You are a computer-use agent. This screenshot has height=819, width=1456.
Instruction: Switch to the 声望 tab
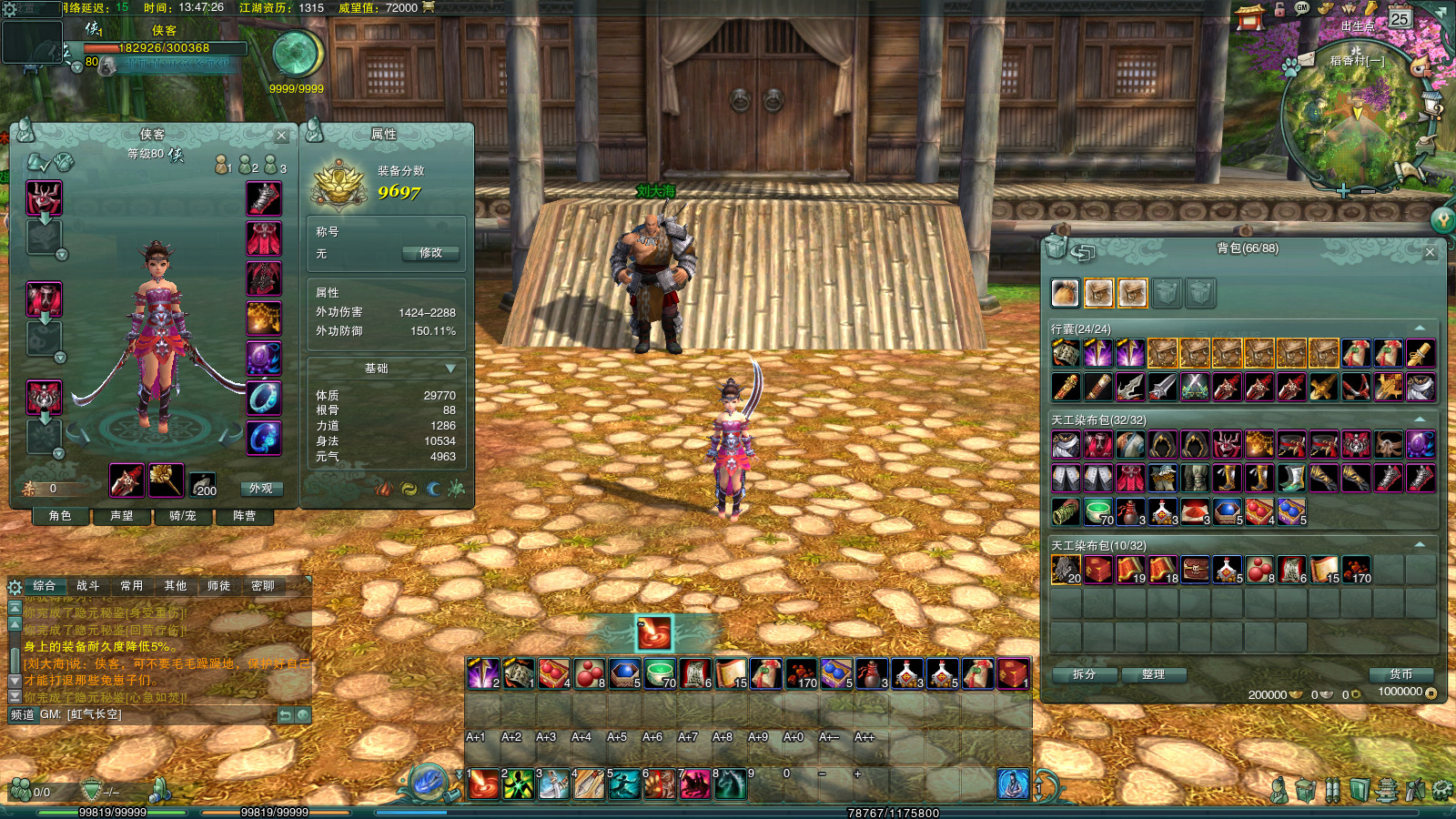122,516
